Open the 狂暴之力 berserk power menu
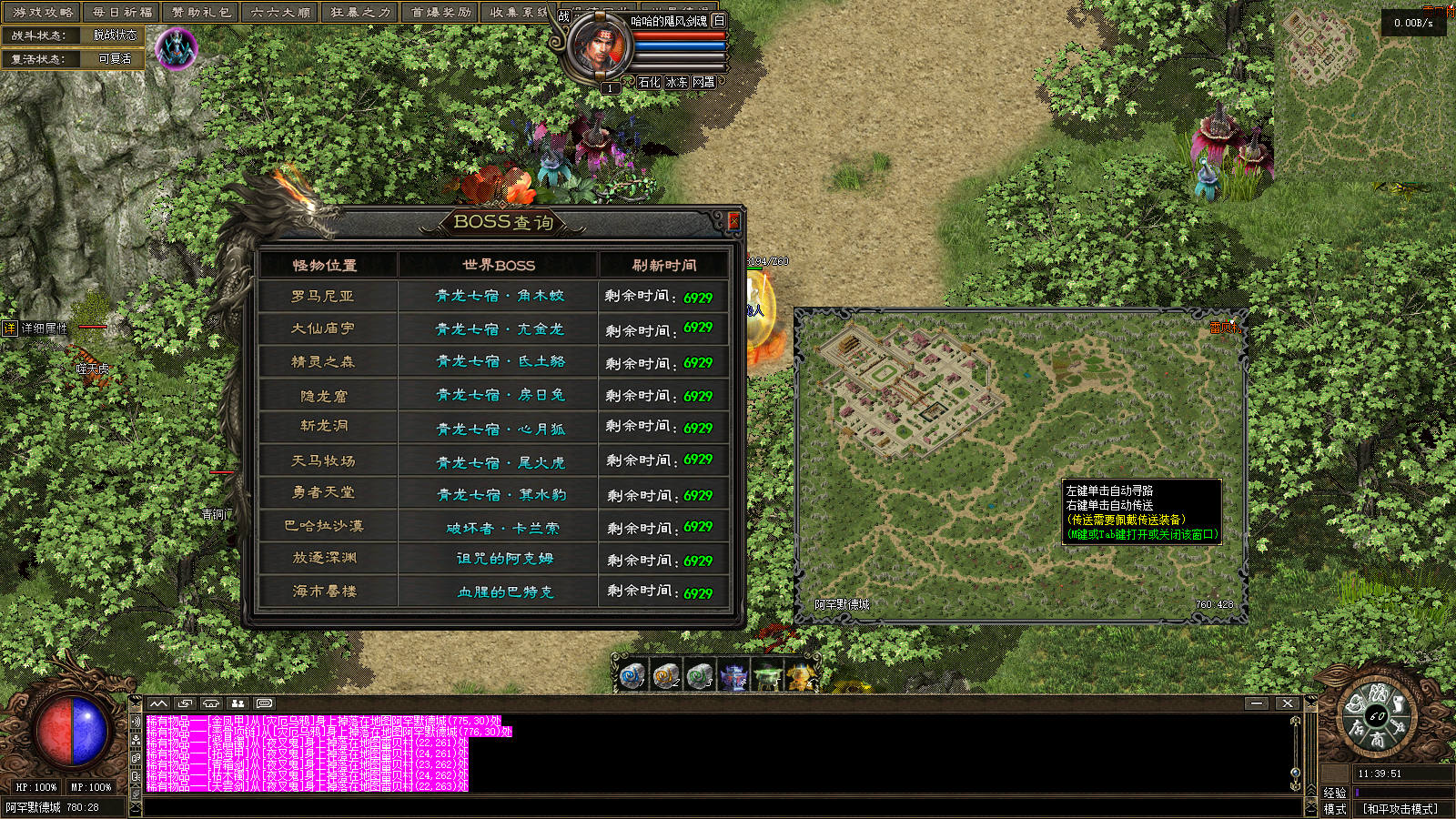 (360, 12)
